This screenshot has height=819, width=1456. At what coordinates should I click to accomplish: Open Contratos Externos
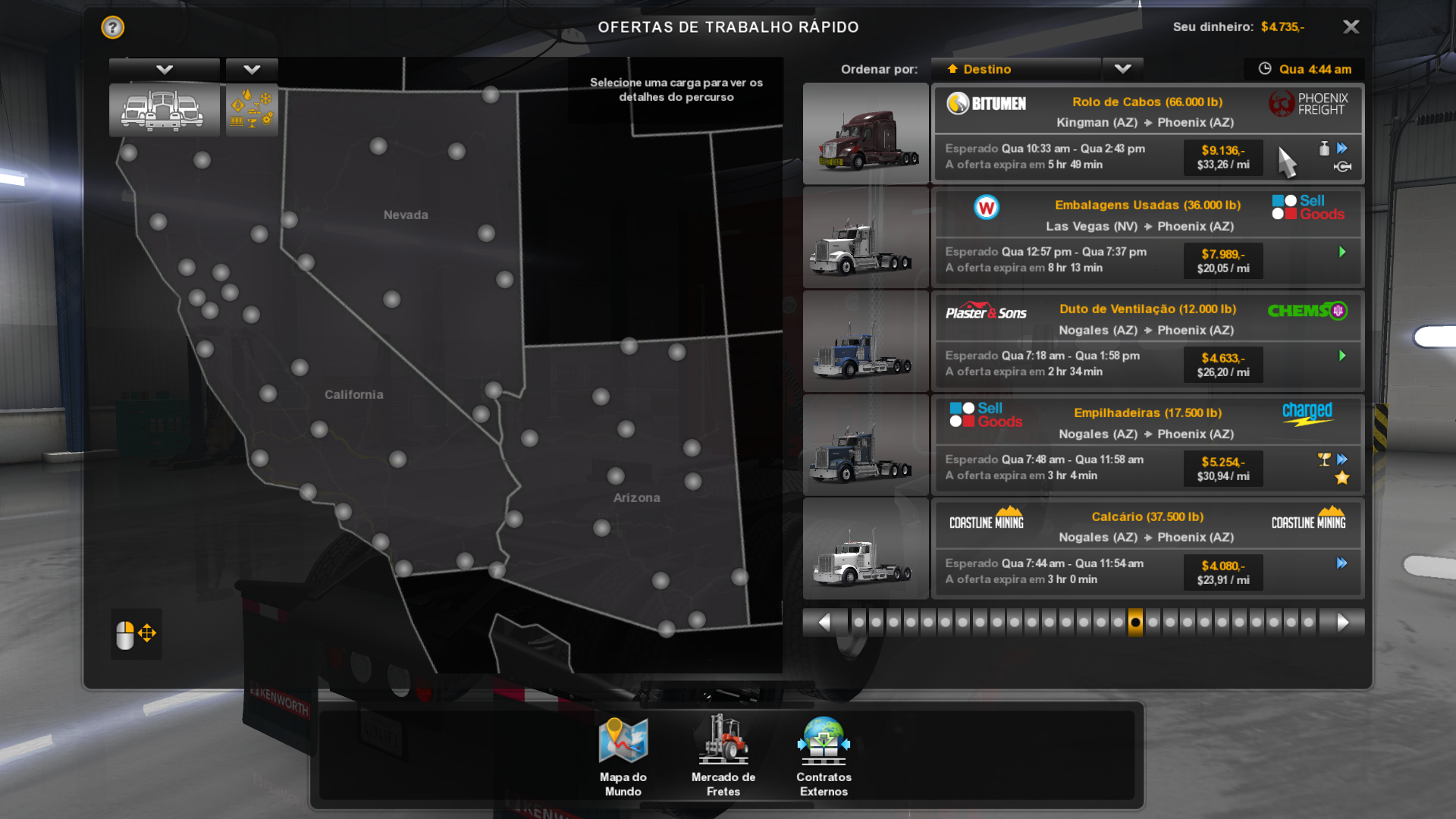tap(824, 755)
